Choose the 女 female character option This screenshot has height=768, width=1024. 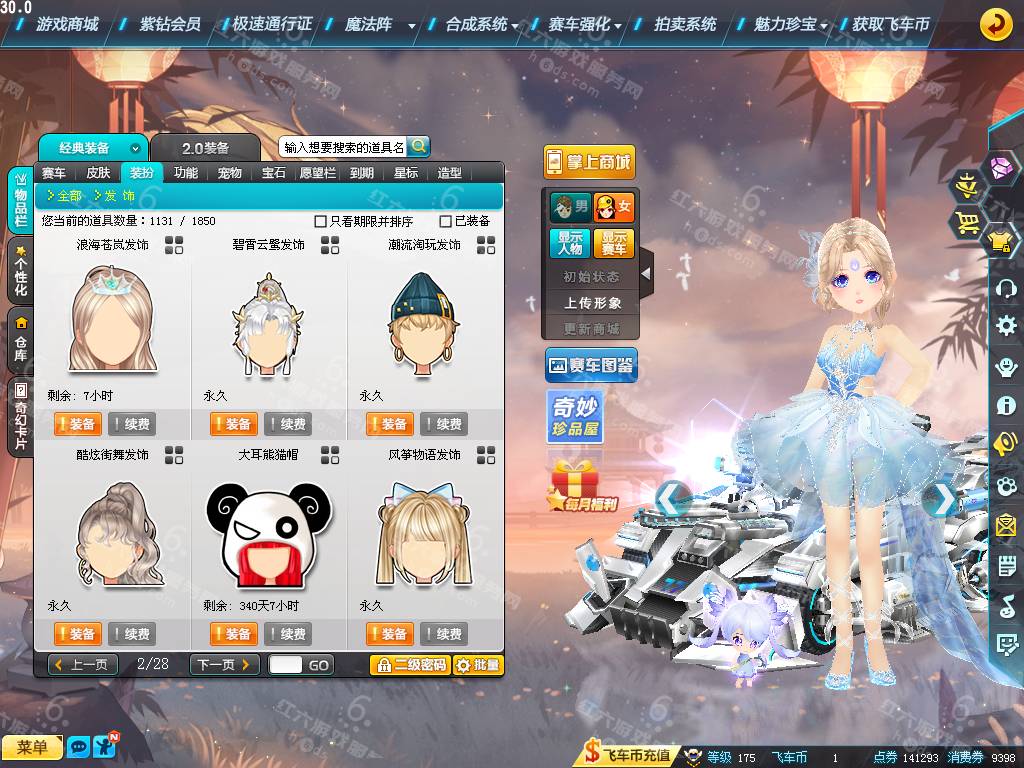(614, 208)
